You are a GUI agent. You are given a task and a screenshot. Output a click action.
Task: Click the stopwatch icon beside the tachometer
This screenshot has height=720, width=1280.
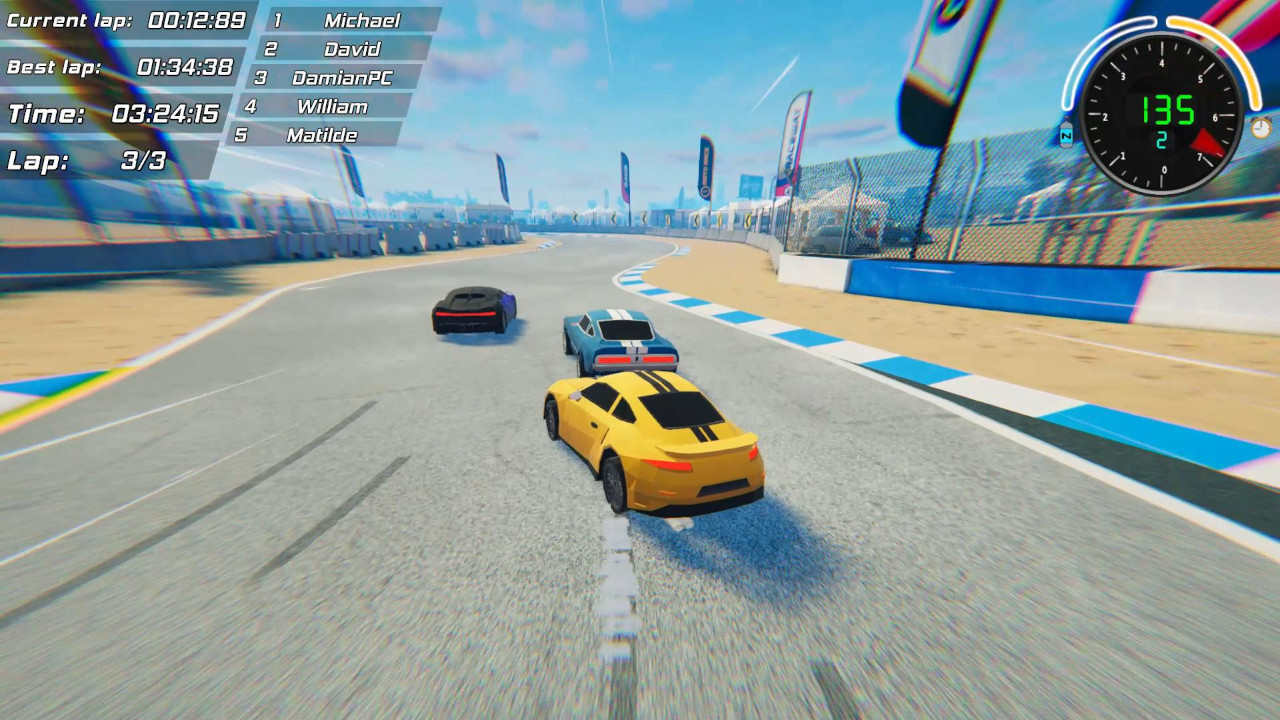1260,129
